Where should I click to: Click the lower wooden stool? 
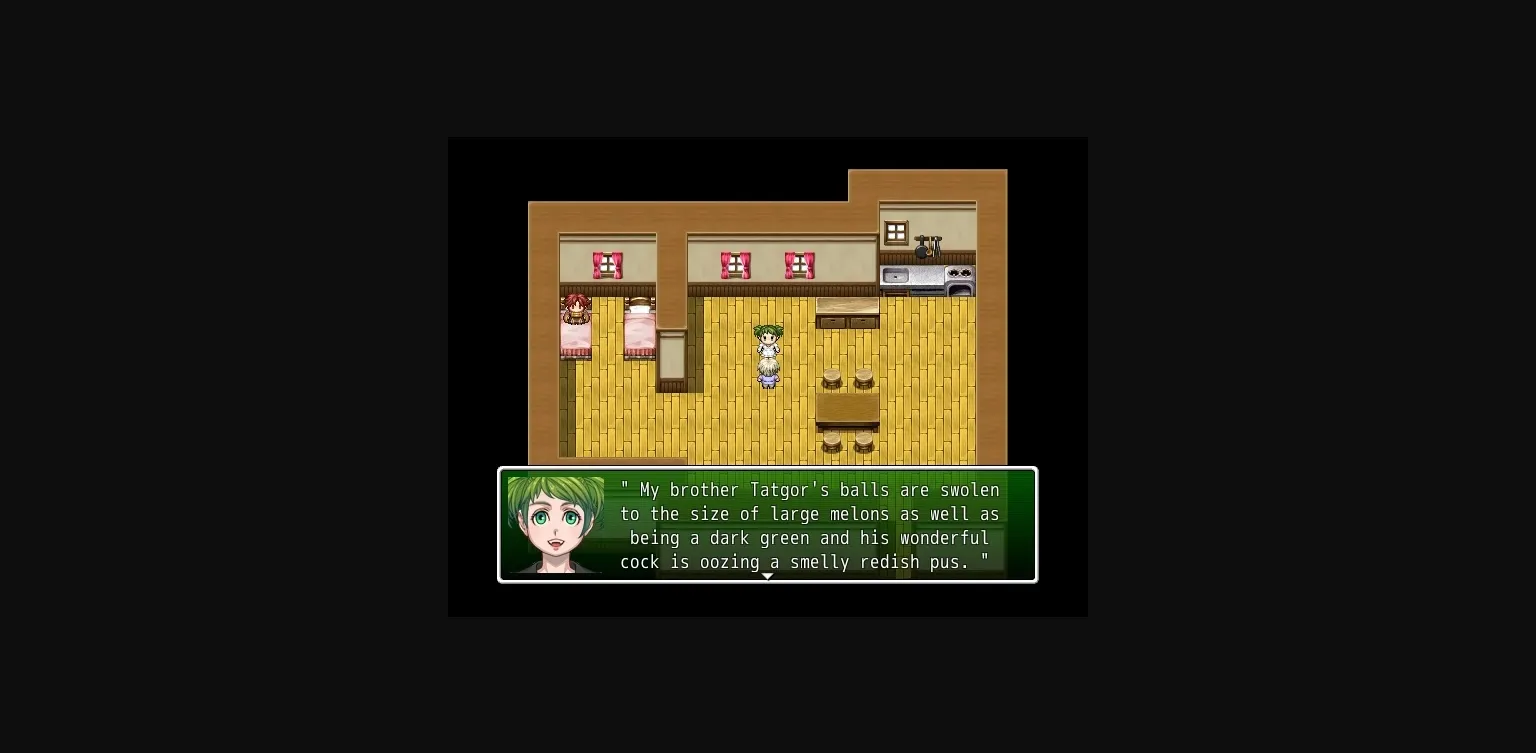[833, 440]
